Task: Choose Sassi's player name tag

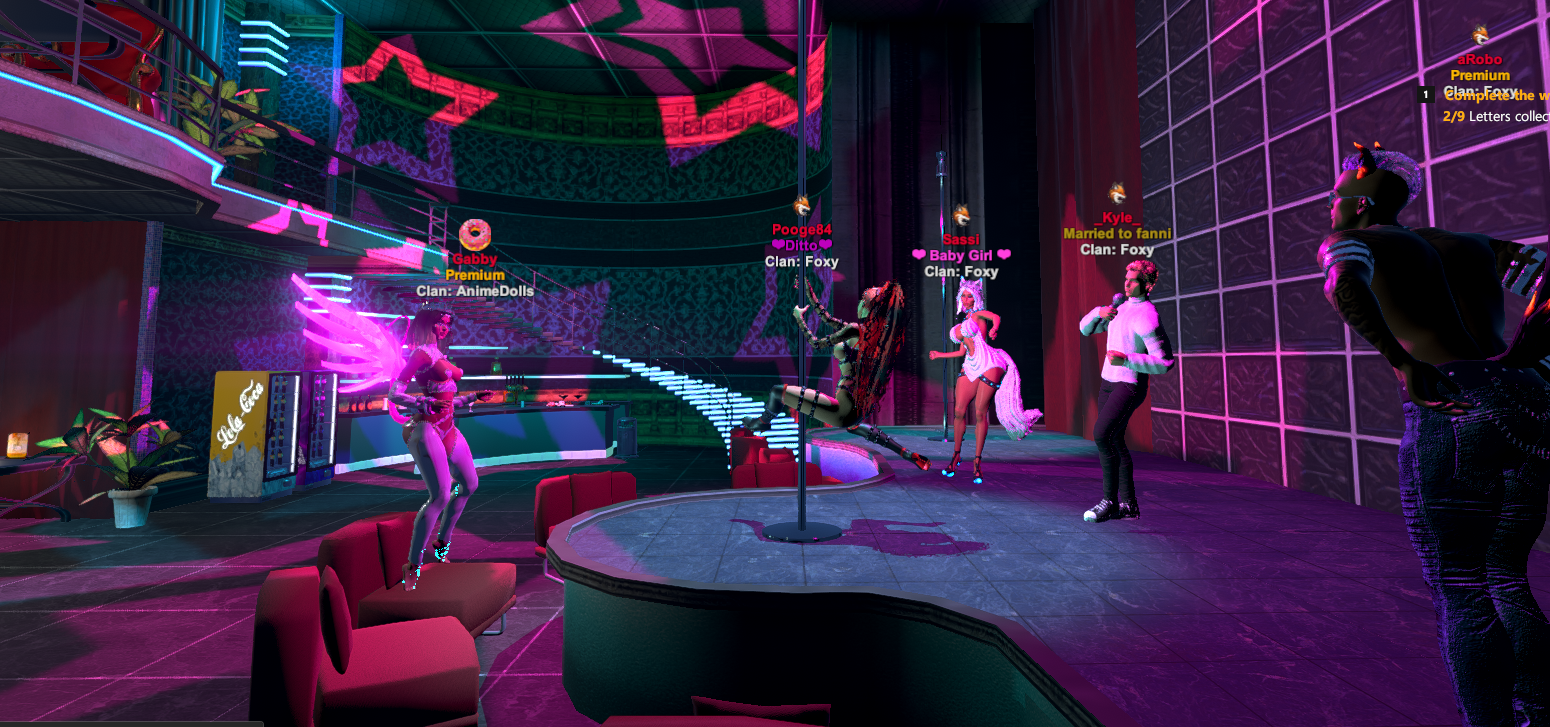Action: [961, 240]
